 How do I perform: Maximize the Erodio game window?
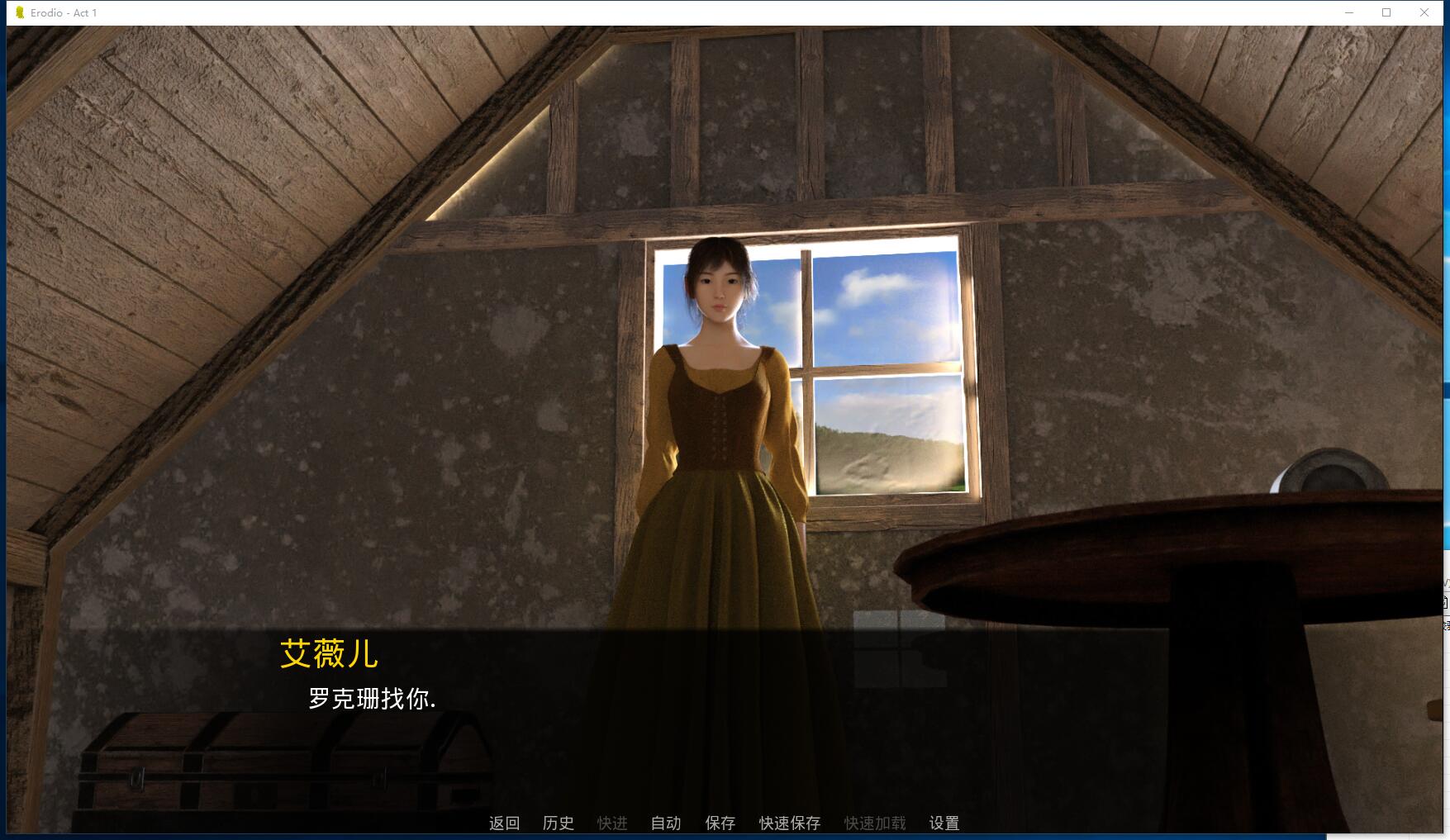tap(1385, 12)
